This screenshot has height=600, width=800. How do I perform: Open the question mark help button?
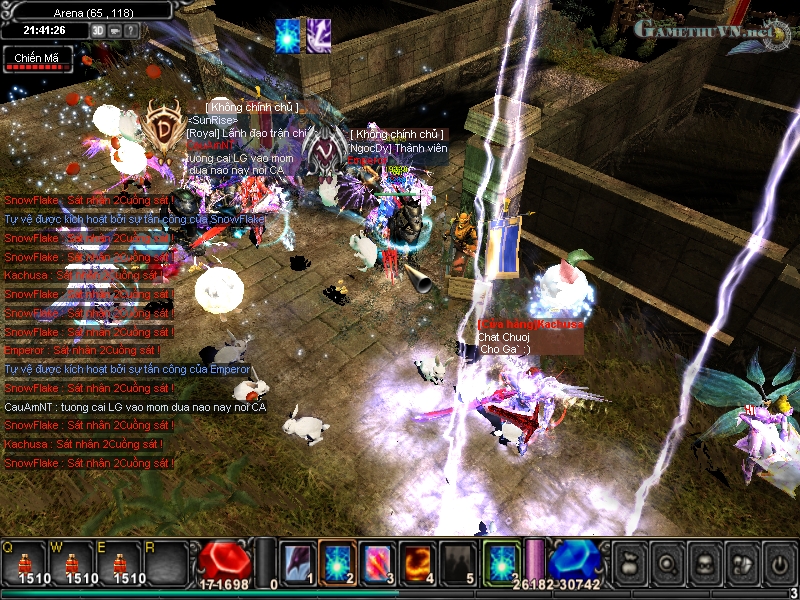131,30
